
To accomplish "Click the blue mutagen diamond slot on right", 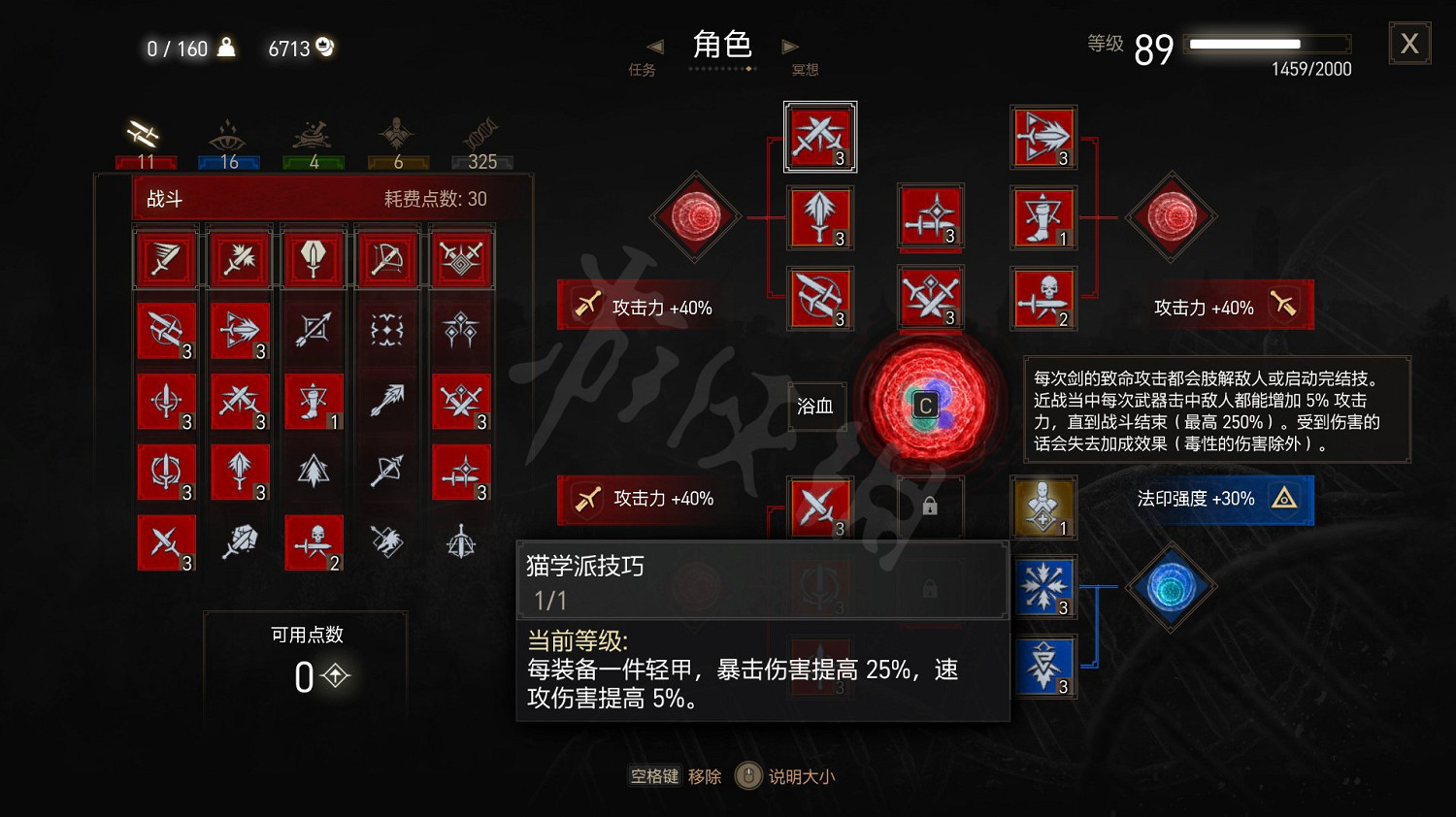I will point(1172,587).
